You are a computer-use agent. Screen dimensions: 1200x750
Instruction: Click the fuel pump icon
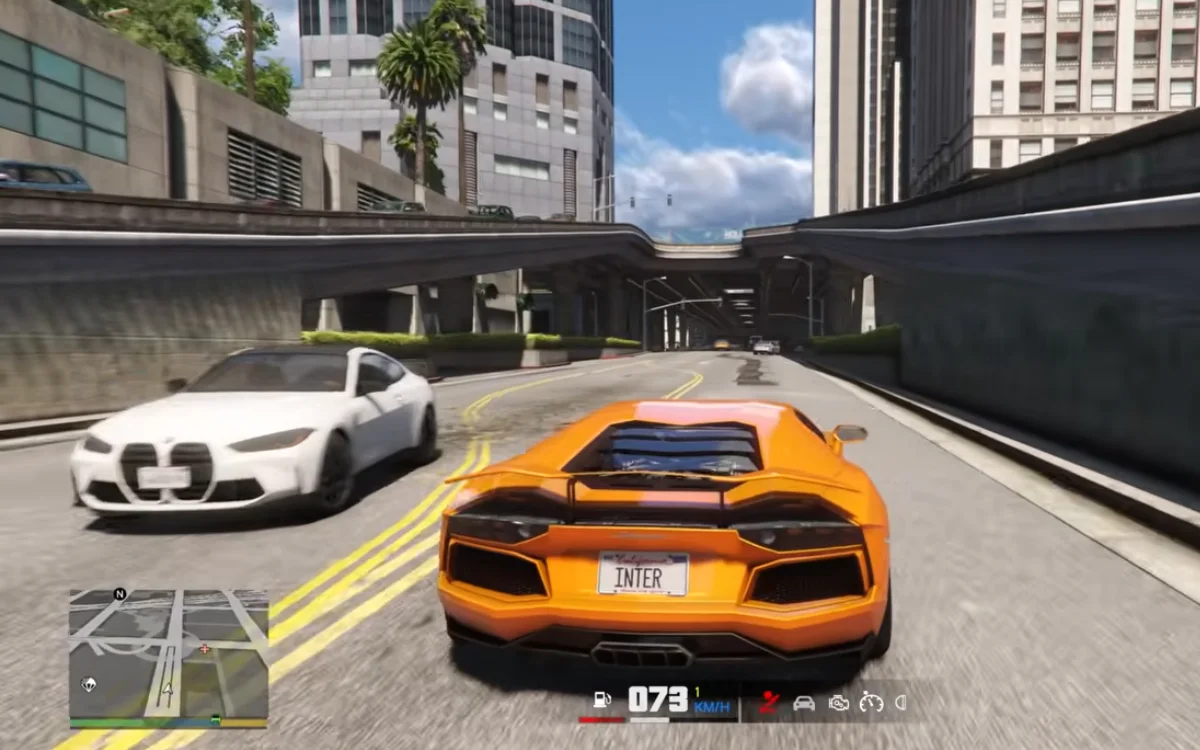click(601, 700)
